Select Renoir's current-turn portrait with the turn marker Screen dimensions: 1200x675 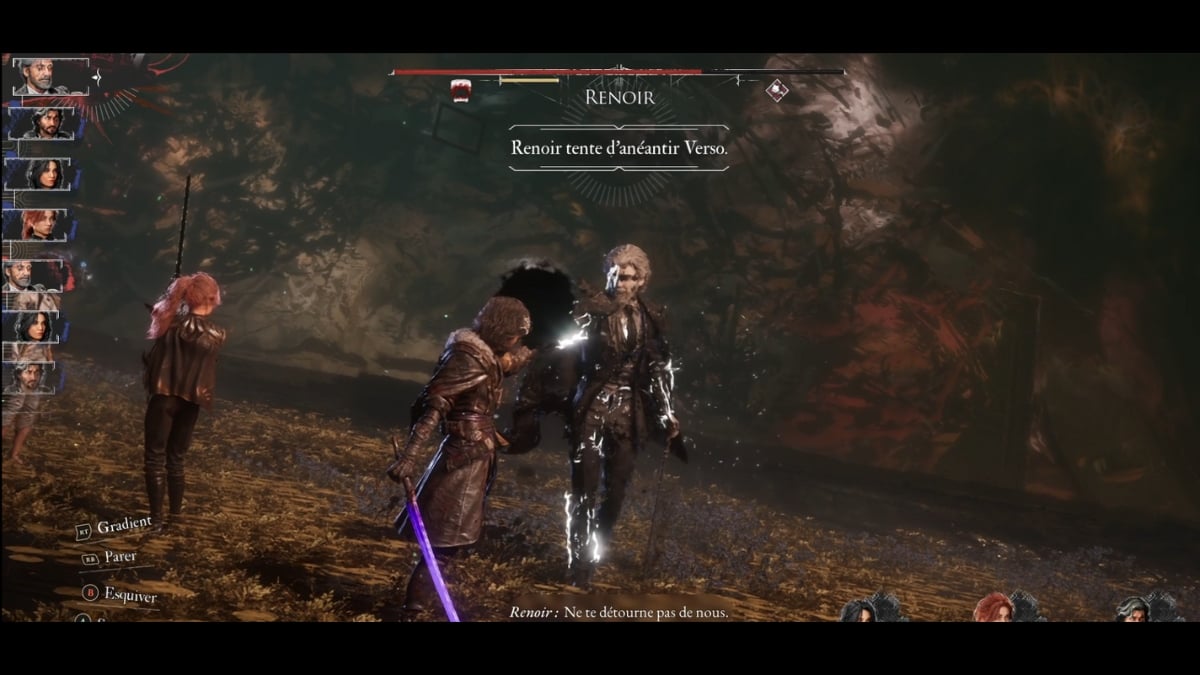pos(50,76)
